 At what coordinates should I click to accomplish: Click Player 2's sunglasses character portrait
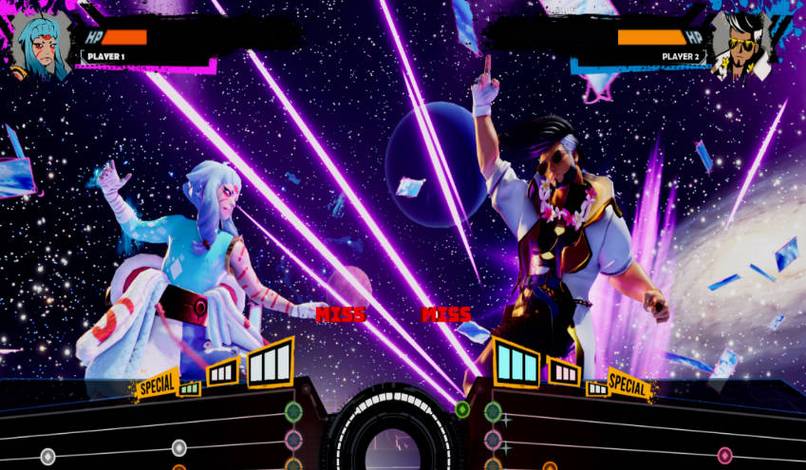pyautogui.click(x=740, y=46)
